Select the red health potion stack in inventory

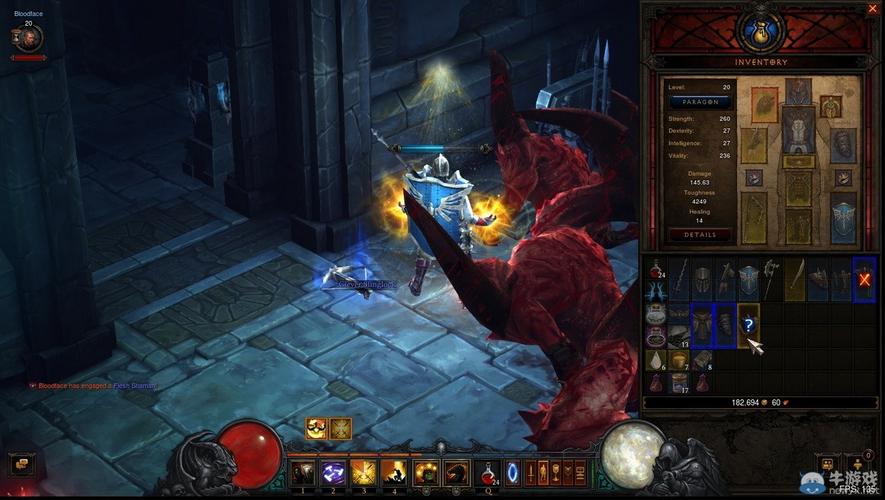(656, 270)
